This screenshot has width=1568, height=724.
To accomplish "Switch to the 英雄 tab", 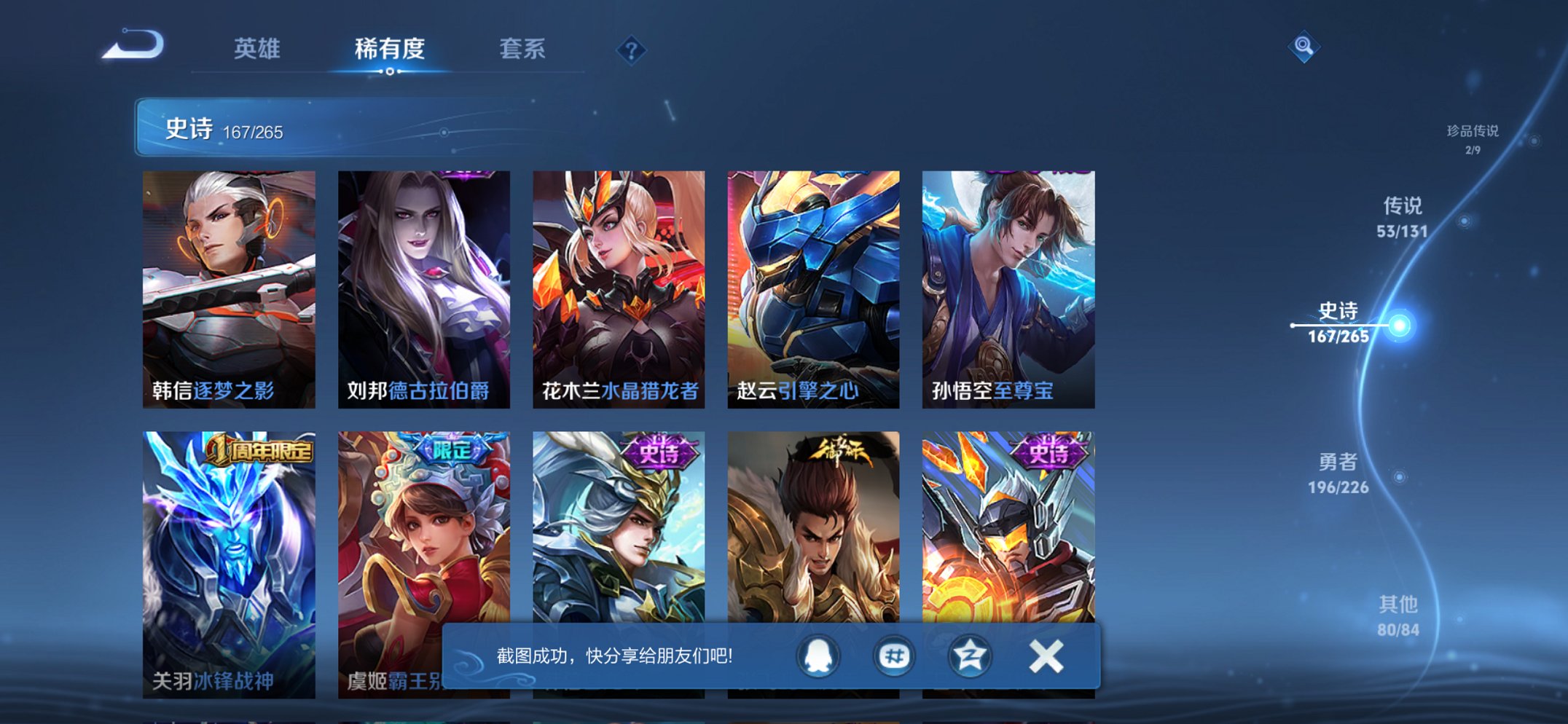I will (258, 48).
